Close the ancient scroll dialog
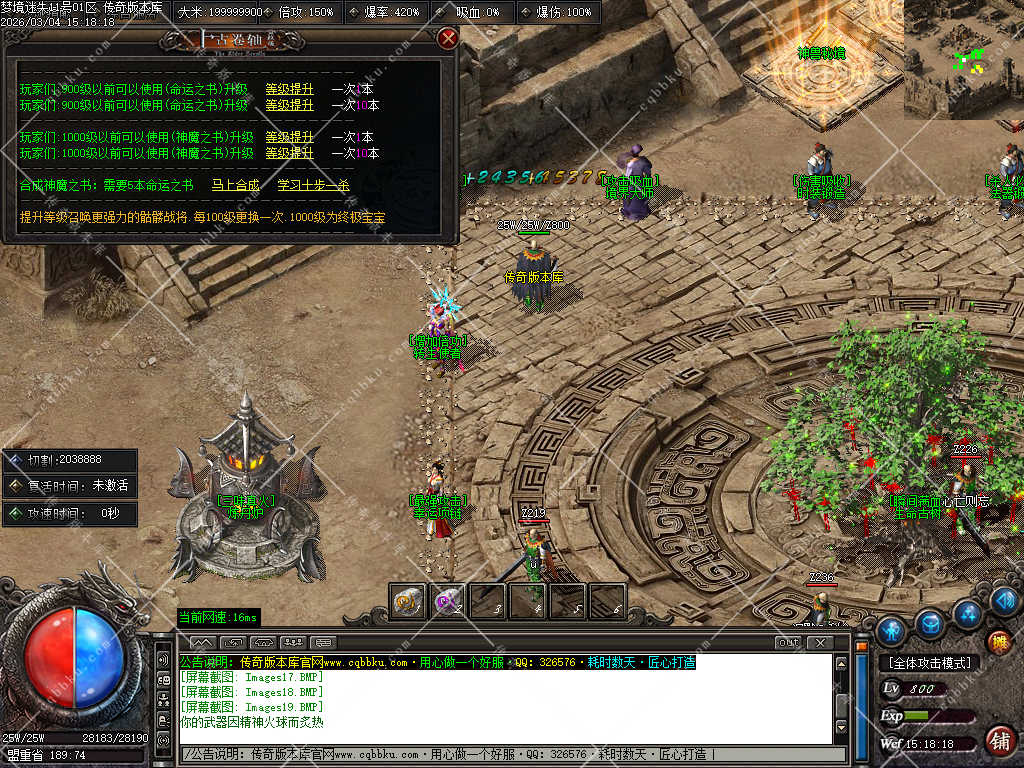The width and height of the screenshot is (1024, 768). [x=448, y=38]
